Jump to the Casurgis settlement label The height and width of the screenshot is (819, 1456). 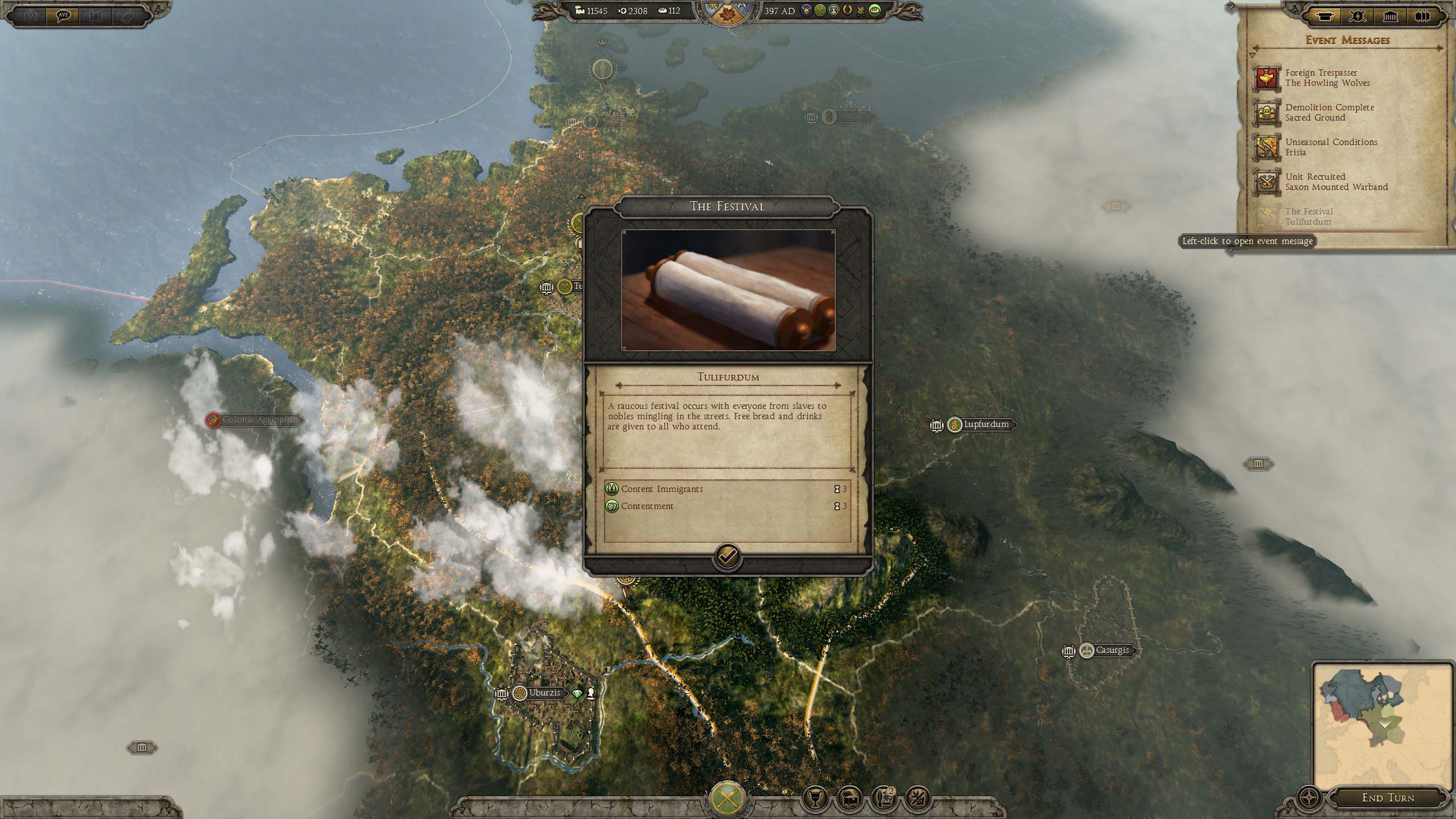1111,651
